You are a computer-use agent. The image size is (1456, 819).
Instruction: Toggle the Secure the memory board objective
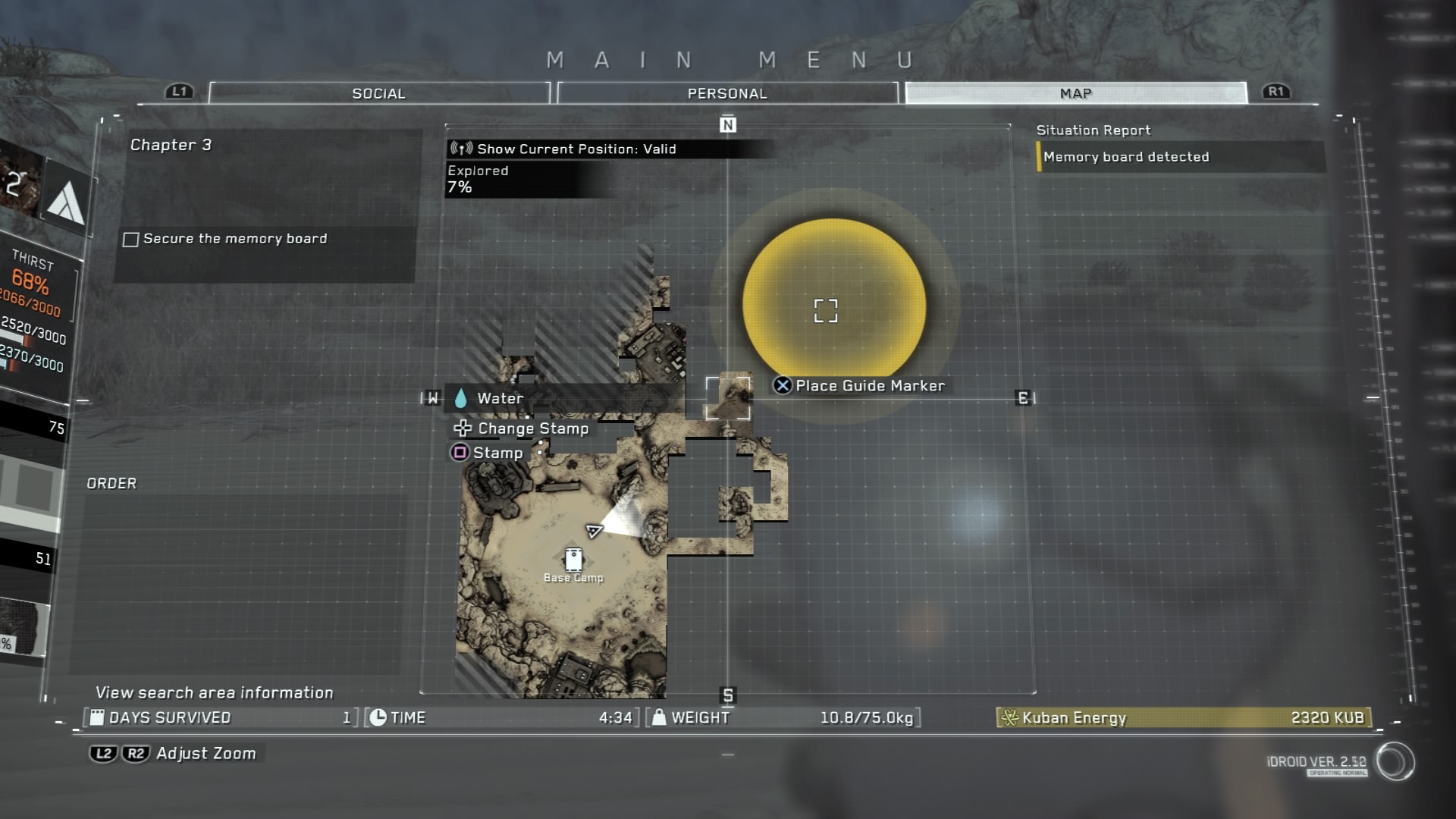[x=131, y=240]
